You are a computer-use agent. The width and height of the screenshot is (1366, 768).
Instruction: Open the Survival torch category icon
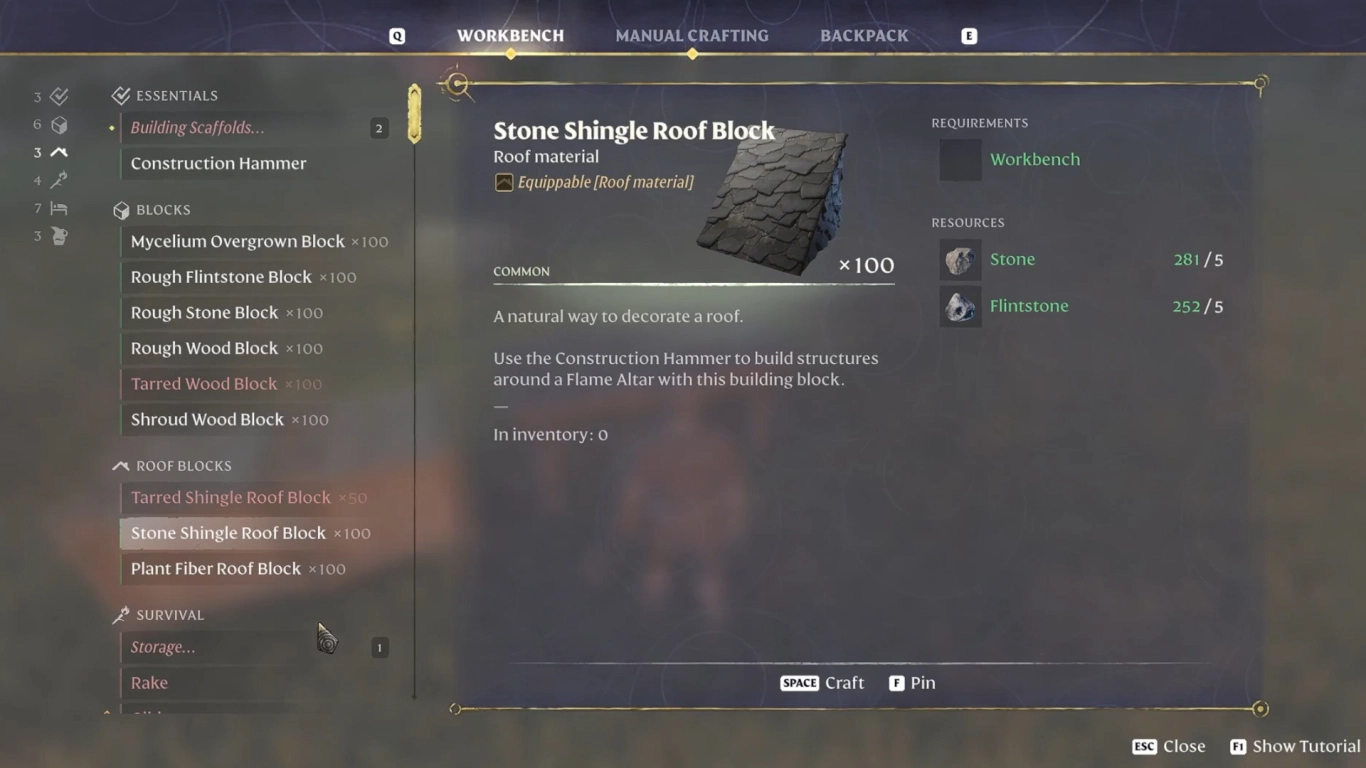pos(57,180)
